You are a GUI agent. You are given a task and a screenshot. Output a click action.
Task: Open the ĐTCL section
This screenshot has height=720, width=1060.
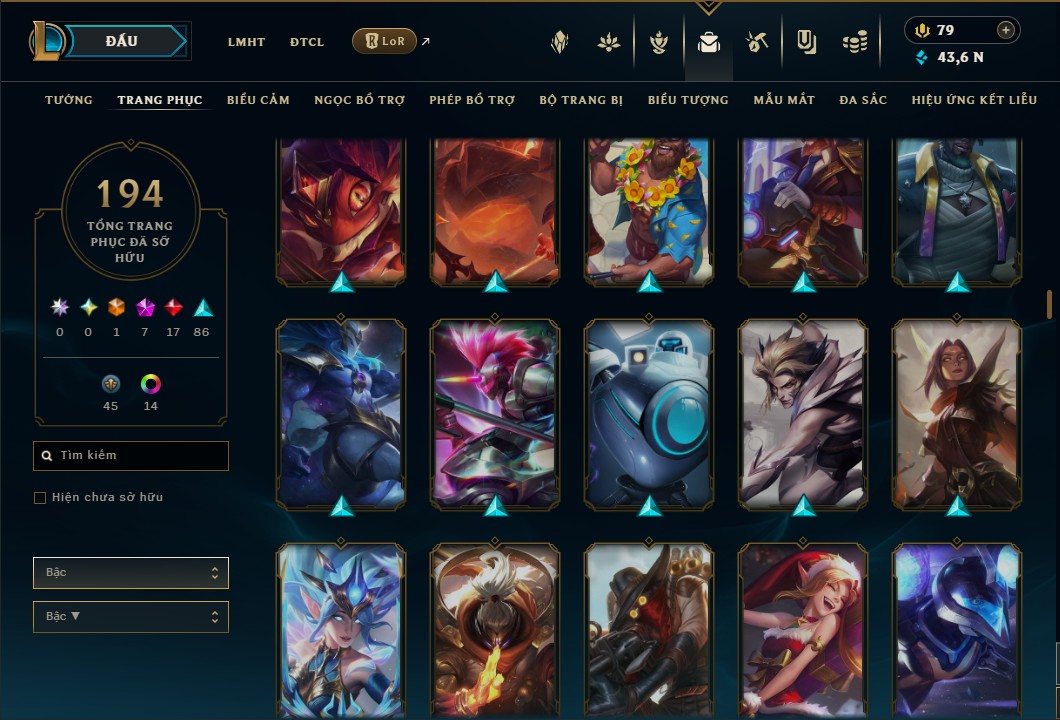pyautogui.click(x=307, y=42)
